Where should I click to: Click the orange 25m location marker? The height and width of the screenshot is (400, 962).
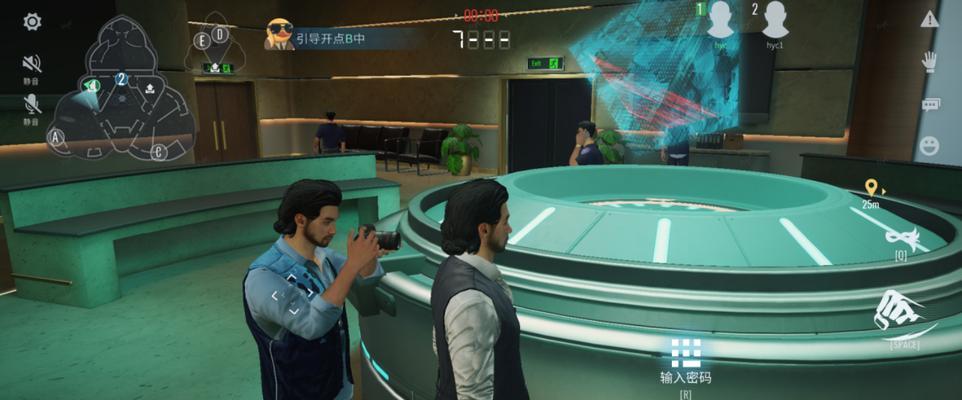[871, 188]
